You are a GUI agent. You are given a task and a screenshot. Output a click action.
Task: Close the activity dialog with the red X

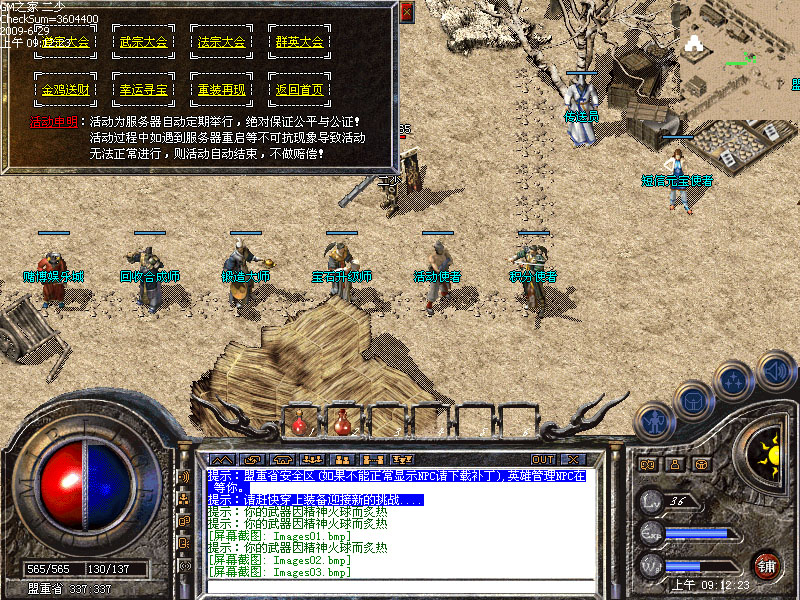[406, 12]
